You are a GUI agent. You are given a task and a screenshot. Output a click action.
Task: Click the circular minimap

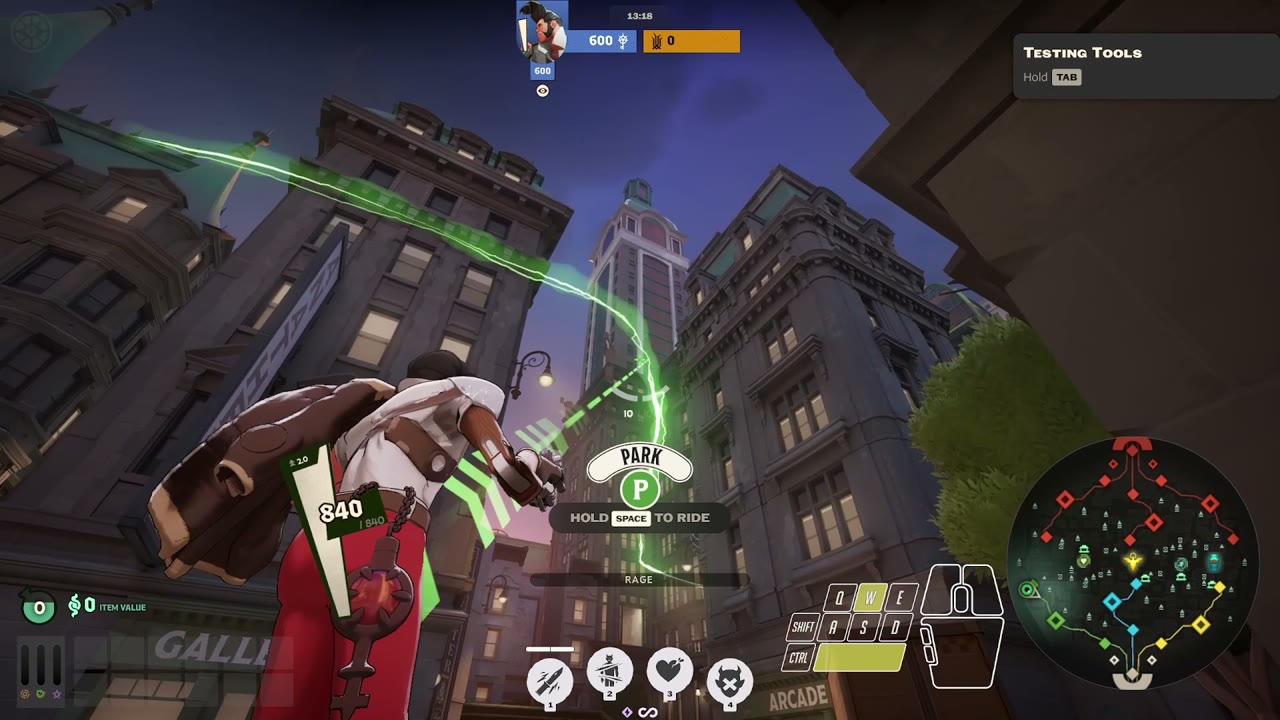point(1132,562)
